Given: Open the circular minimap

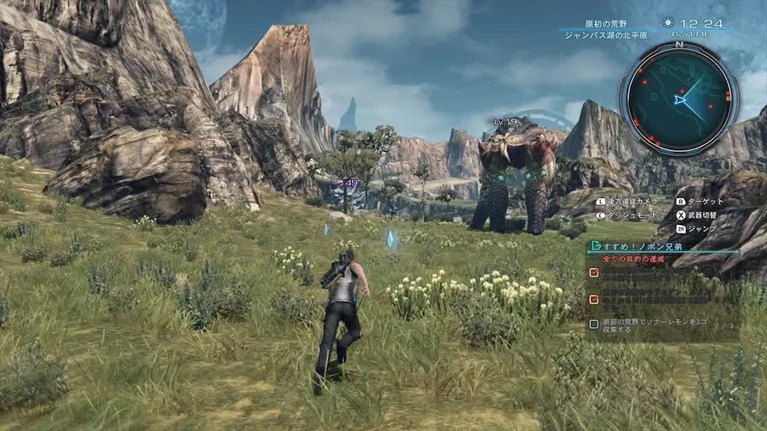Looking at the screenshot, I should coord(679,97).
